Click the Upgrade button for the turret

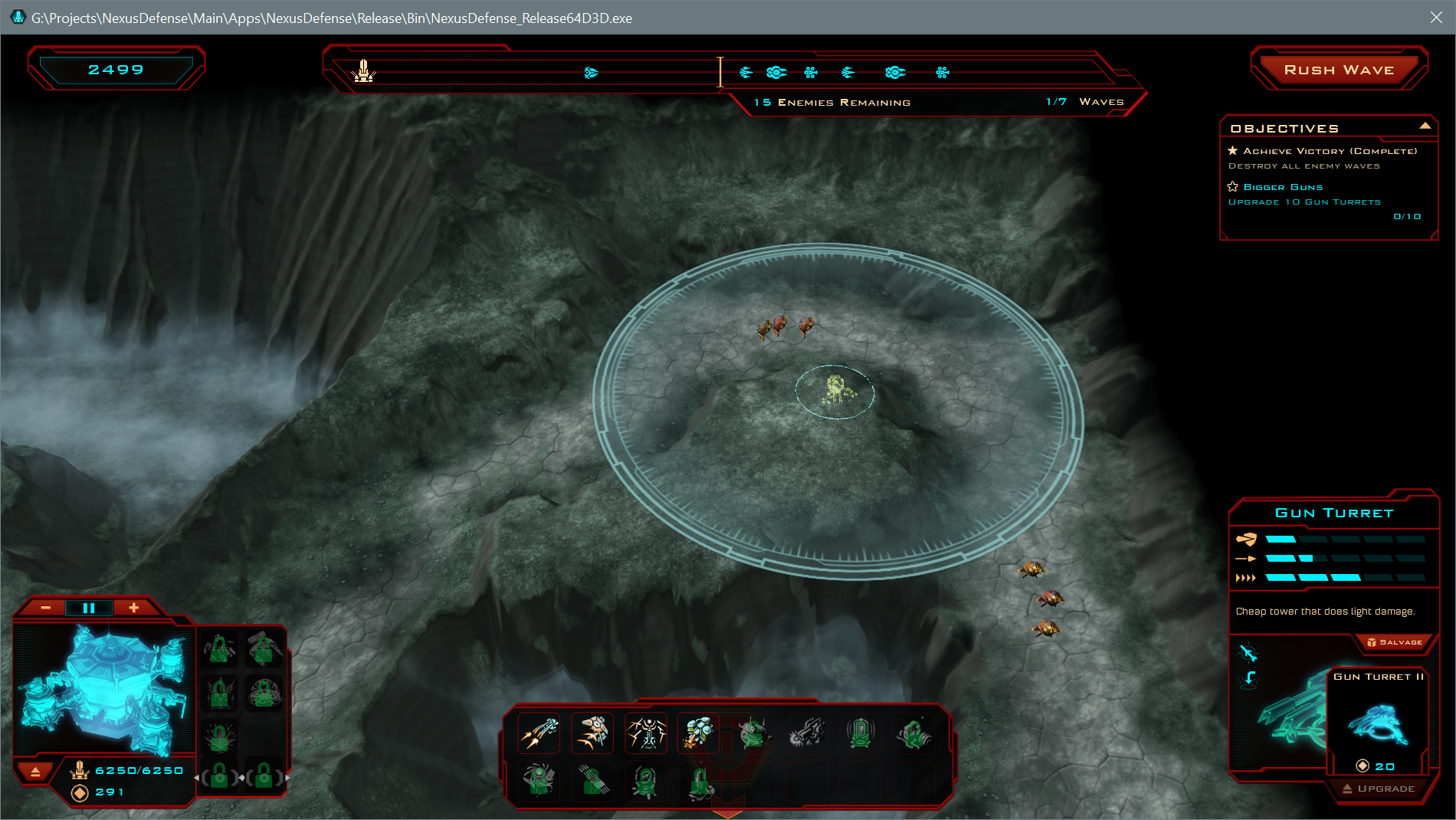tap(1379, 789)
